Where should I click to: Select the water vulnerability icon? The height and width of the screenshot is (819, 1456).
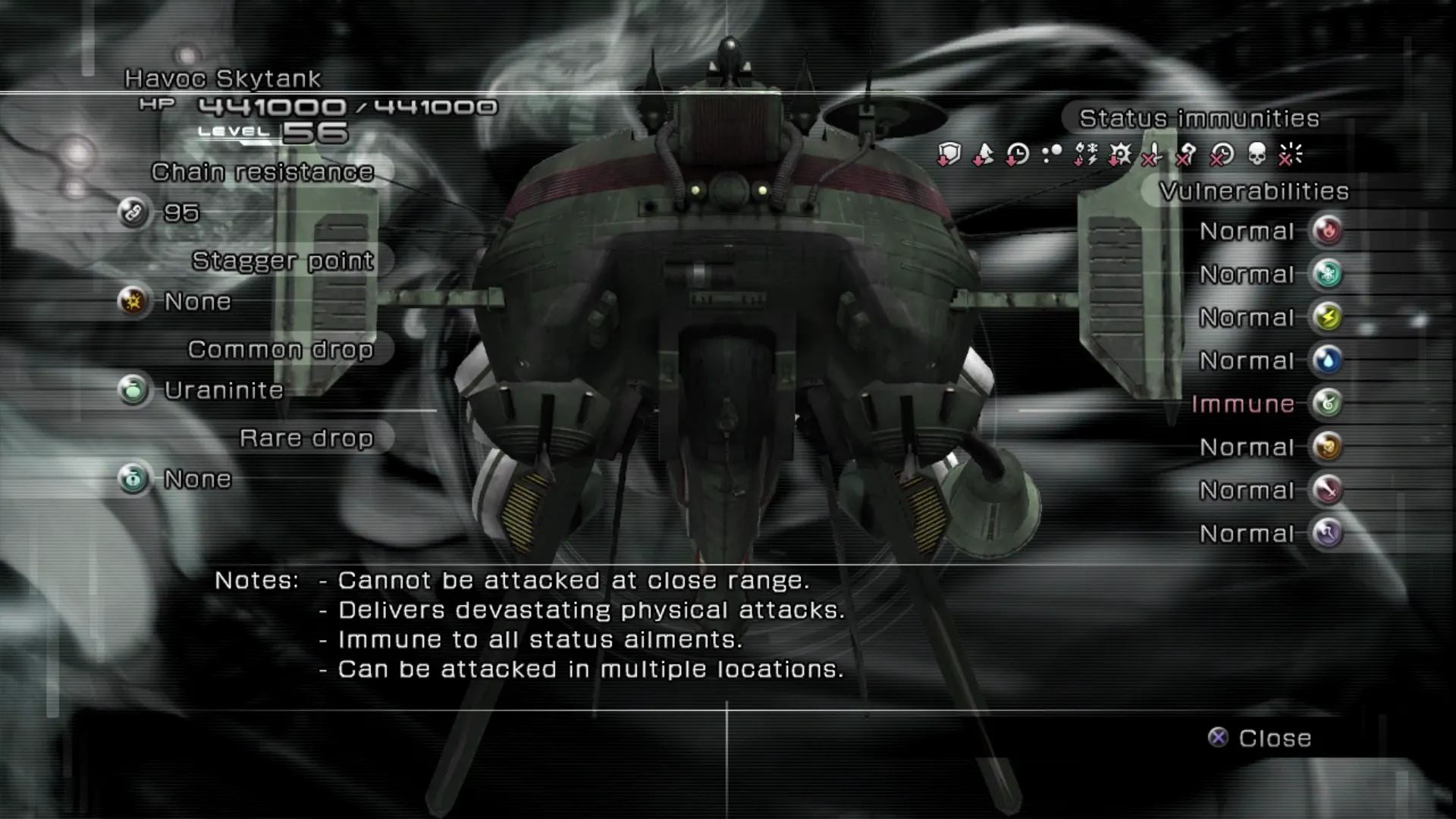pyautogui.click(x=1327, y=360)
